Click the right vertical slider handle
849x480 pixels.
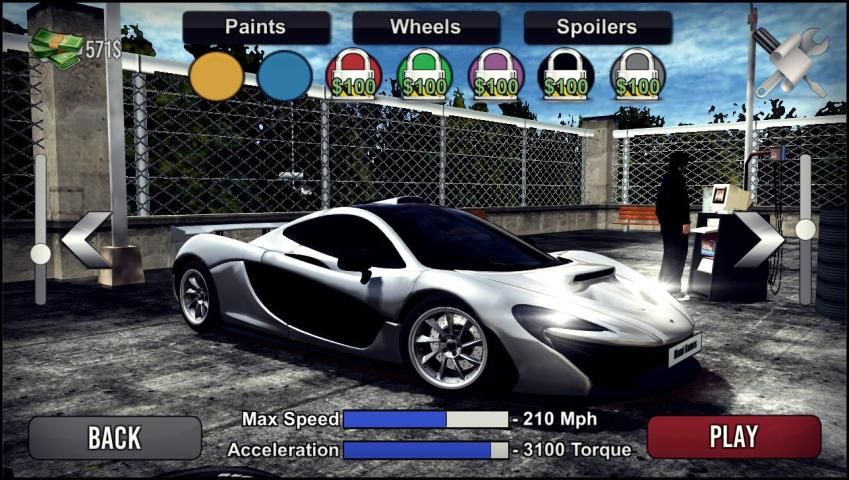click(x=805, y=229)
